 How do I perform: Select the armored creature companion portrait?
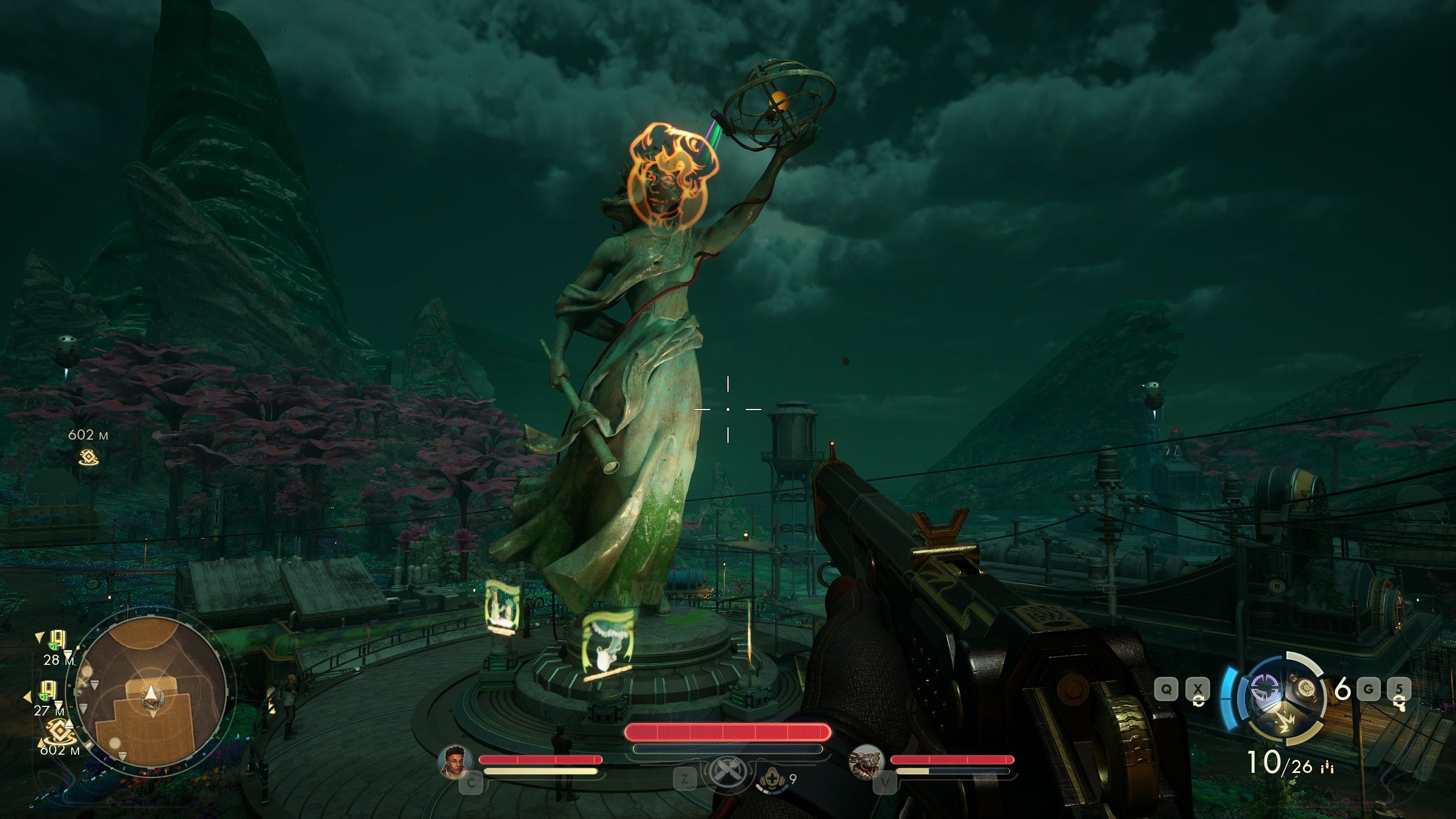866,762
